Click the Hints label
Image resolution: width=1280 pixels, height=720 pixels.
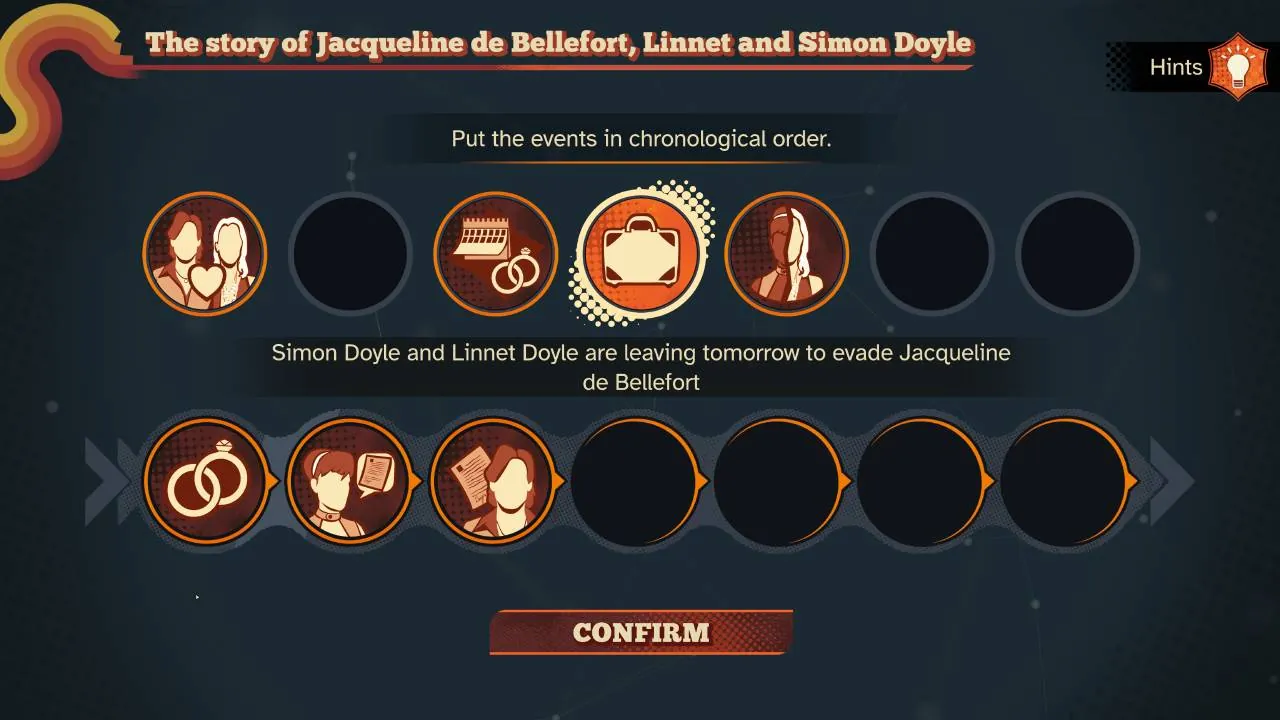click(1176, 67)
